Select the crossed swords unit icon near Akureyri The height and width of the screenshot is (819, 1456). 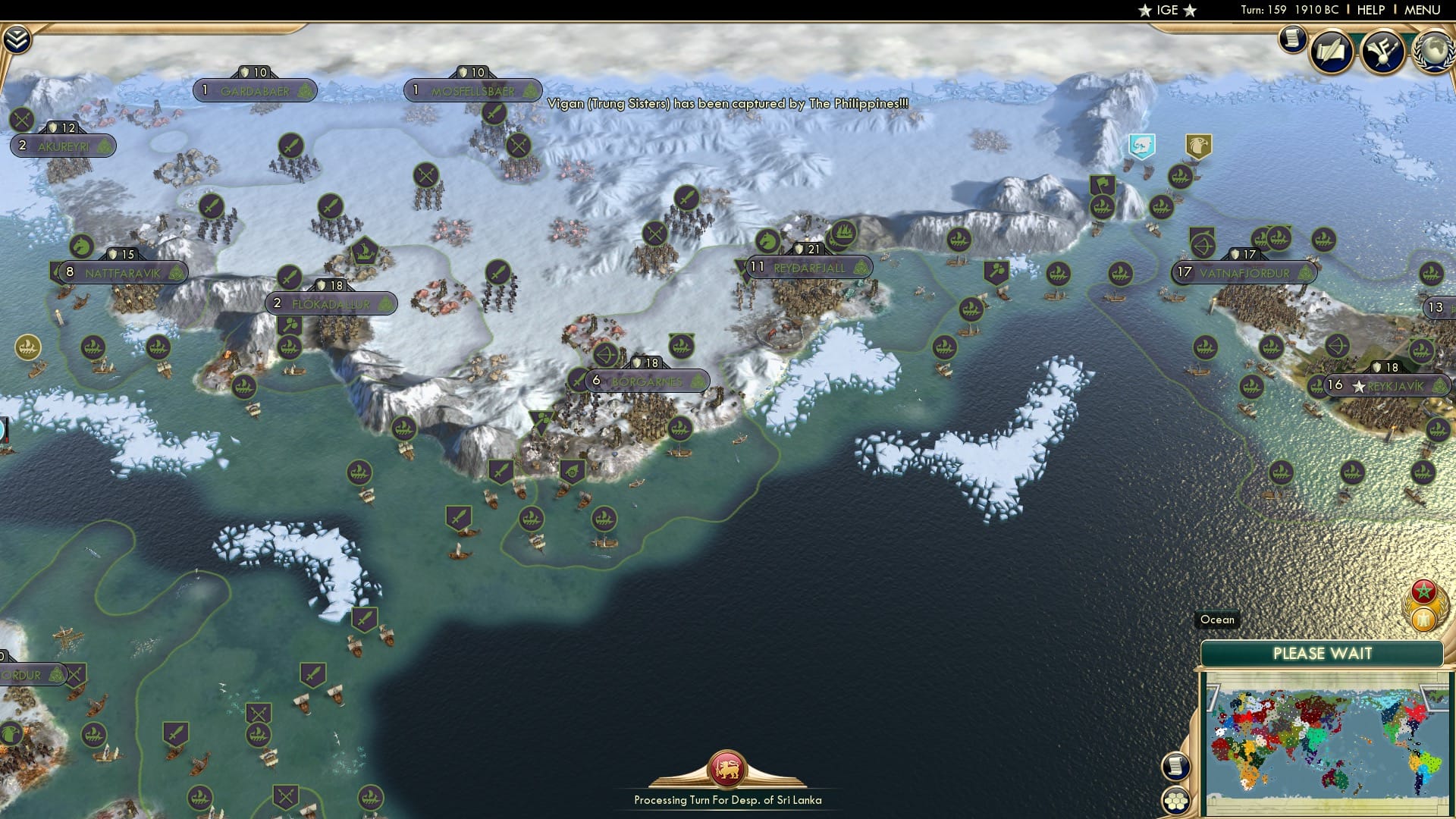pos(20,118)
